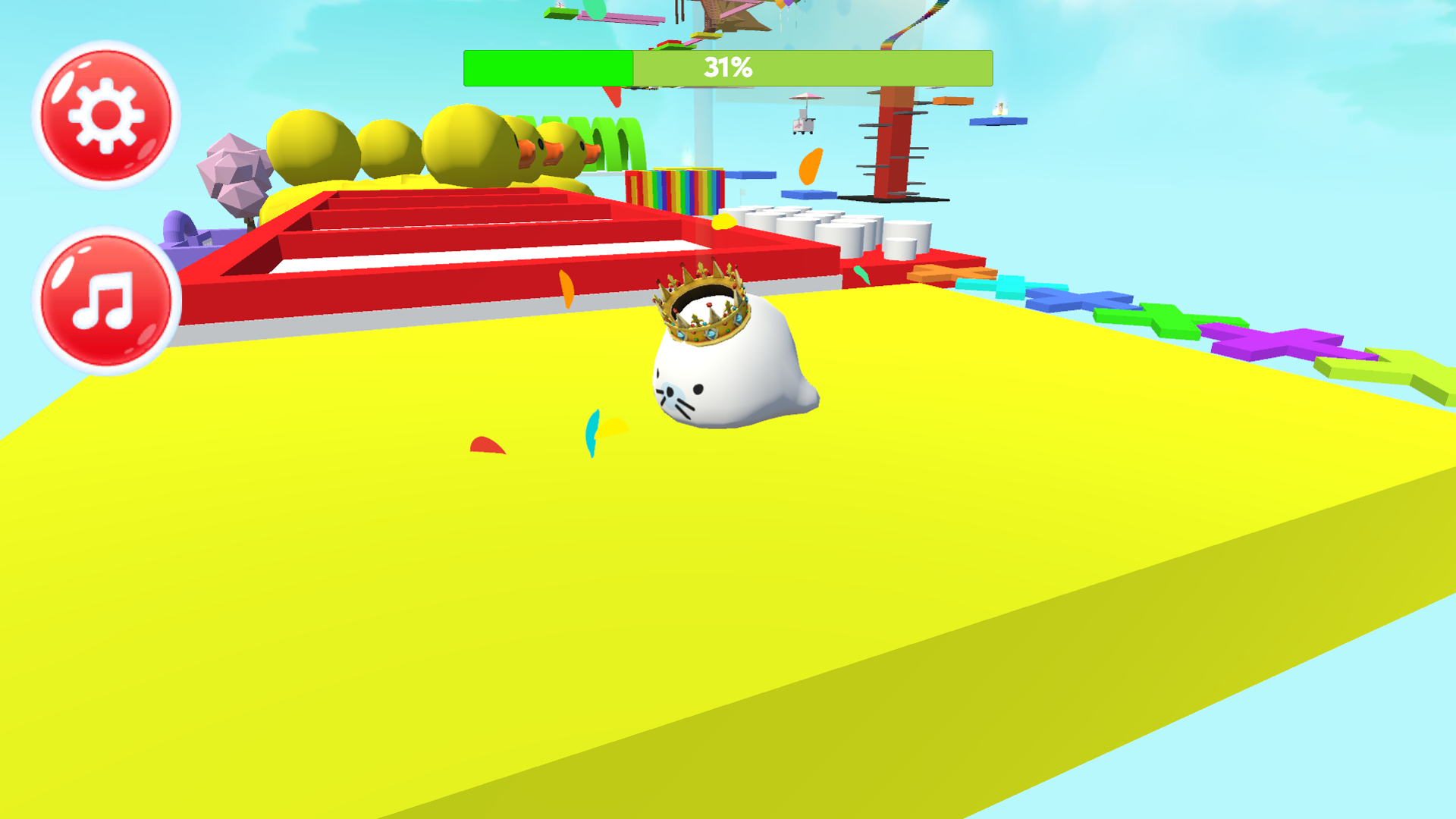Click the golden crown on the seal
This screenshot has height=819, width=1456.
coord(701,303)
